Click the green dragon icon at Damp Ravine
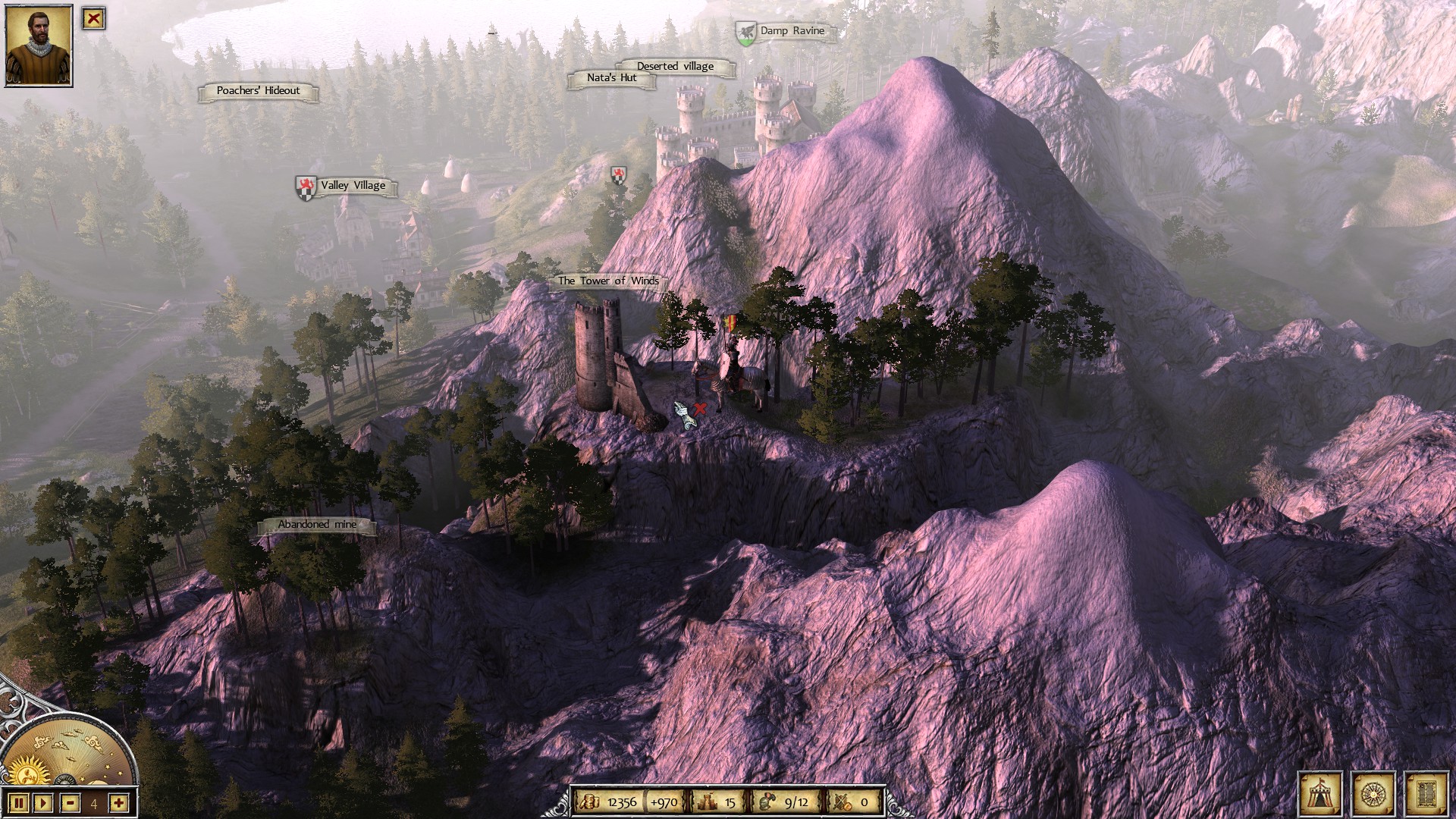The height and width of the screenshot is (819, 1456). pos(745,32)
